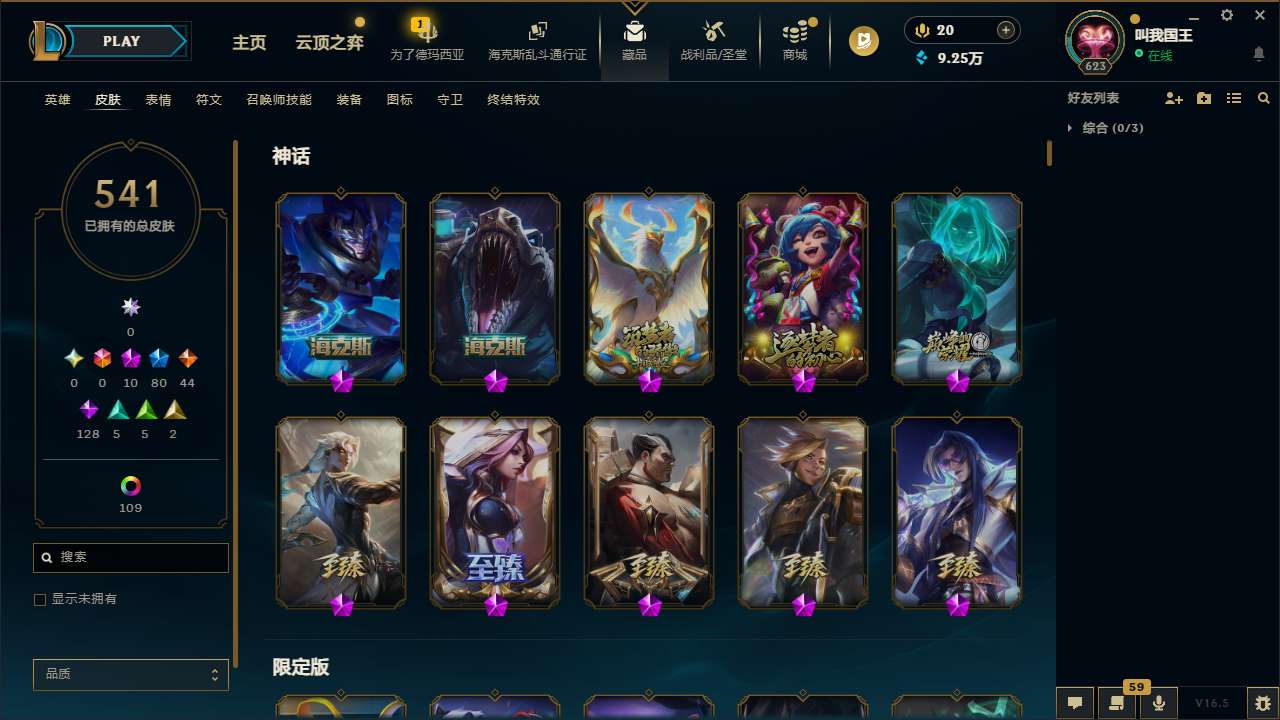Image resolution: width=1280 pixels, height=720 pixels.
Task: Open the 品质 quality dropdown
Action: (130, 674)
